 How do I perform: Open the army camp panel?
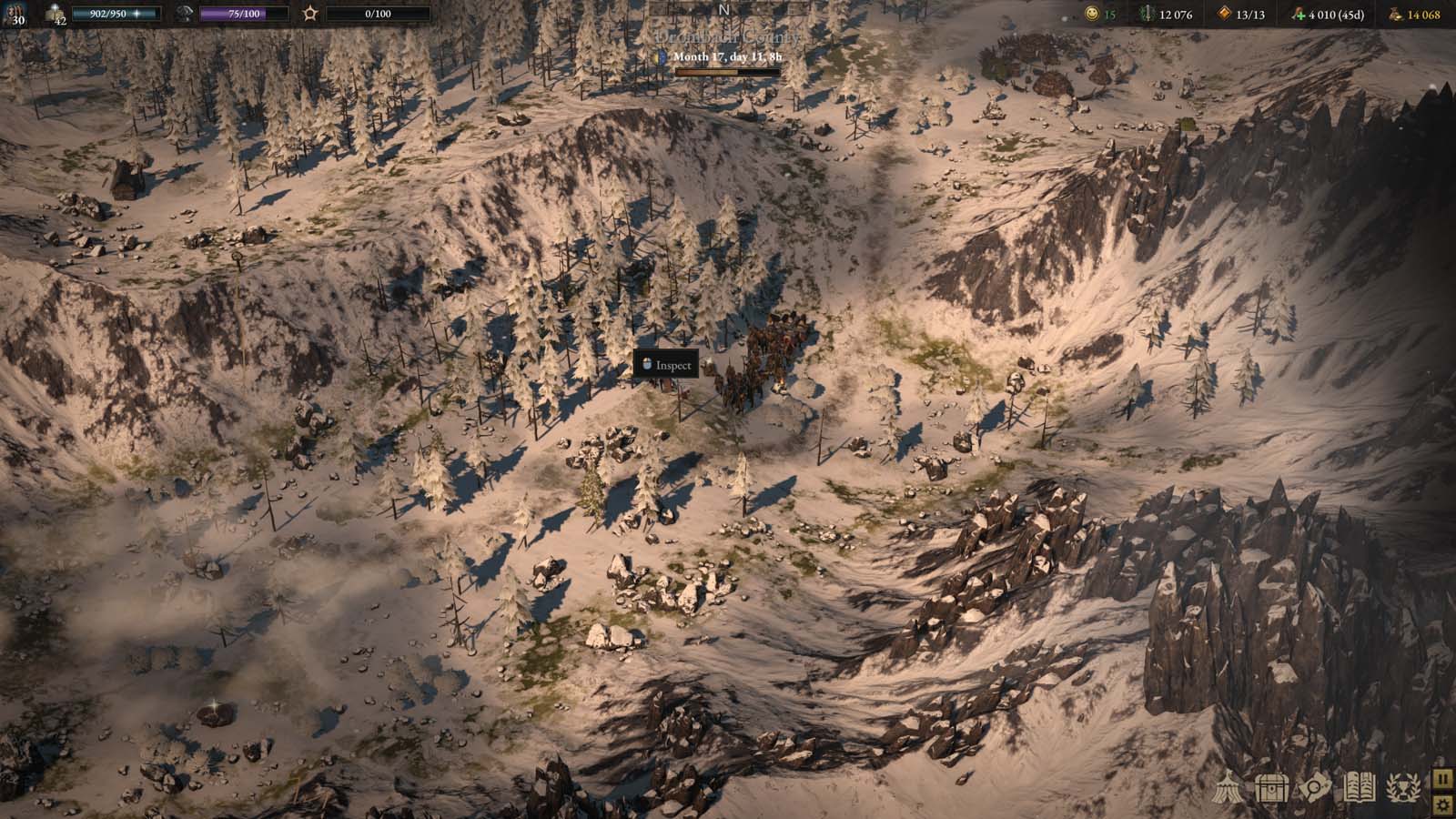coord(1227,785)
